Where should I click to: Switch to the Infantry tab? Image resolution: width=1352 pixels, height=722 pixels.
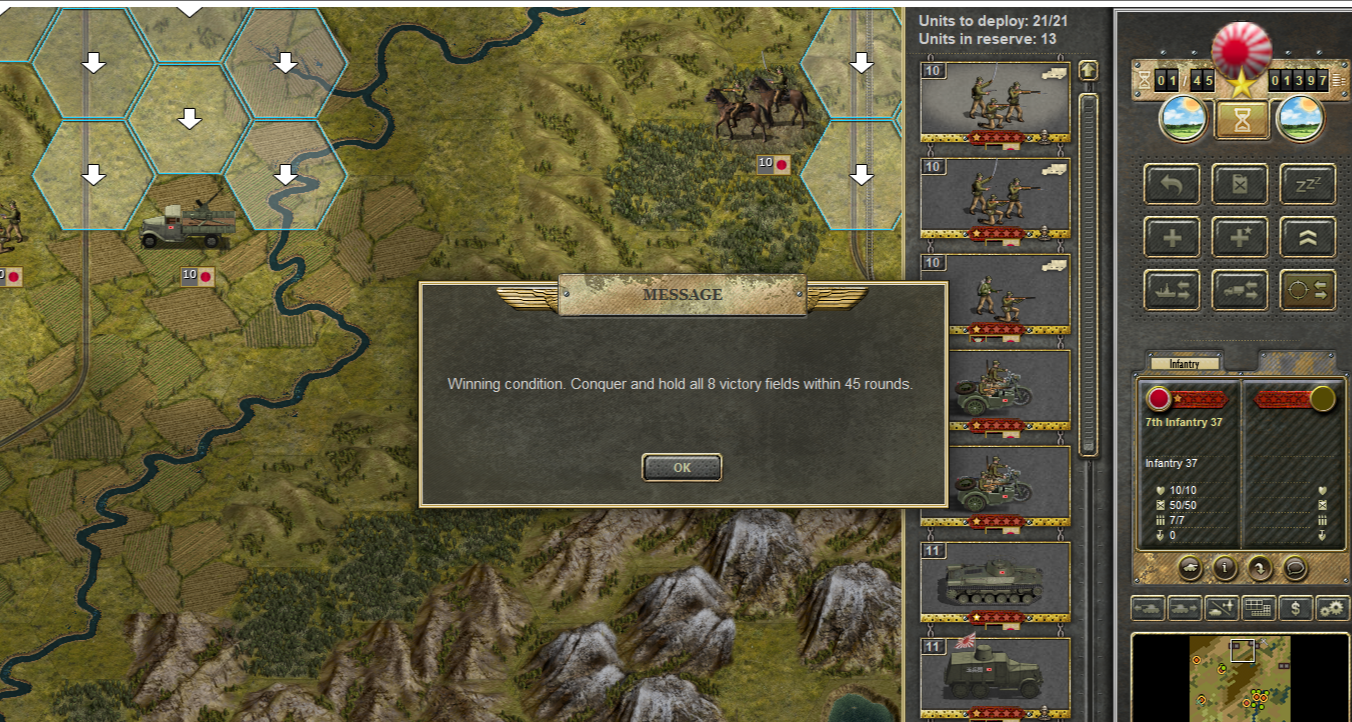coord(1184,364)
